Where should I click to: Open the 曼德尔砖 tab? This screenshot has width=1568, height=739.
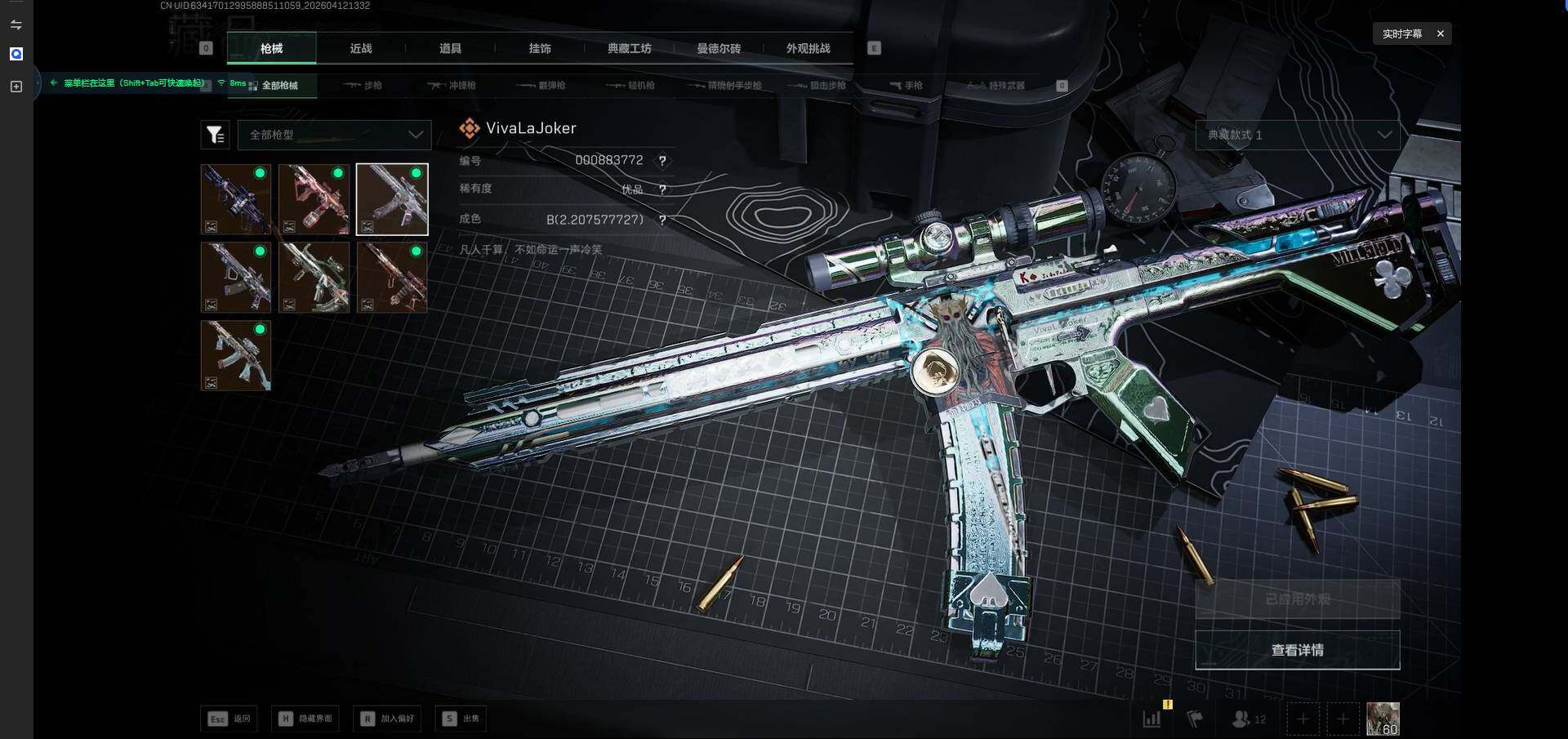tap(719, 49)
